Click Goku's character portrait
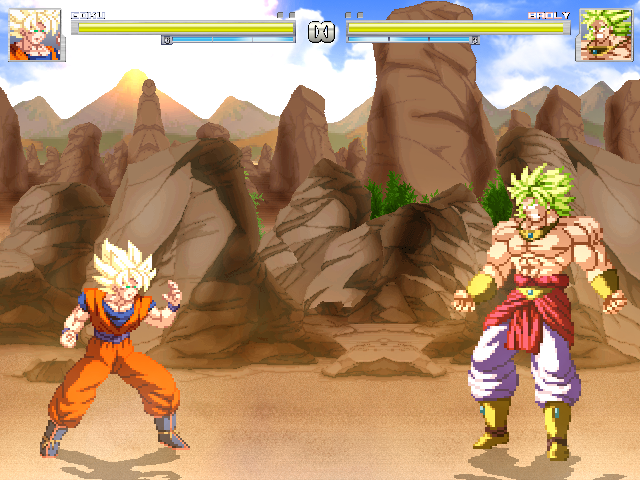640x480 pixels. pyautogui.click(x=37, y=35)
